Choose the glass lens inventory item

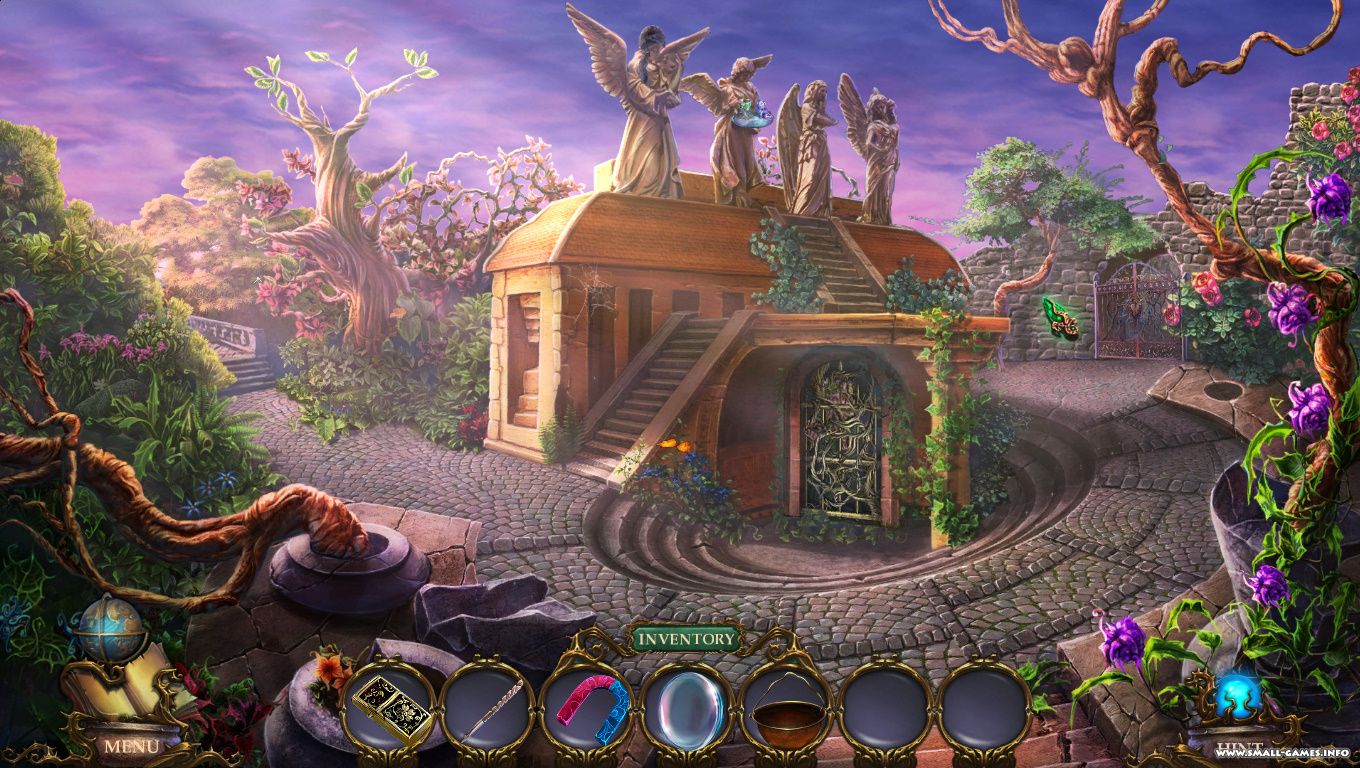point(688,708)
